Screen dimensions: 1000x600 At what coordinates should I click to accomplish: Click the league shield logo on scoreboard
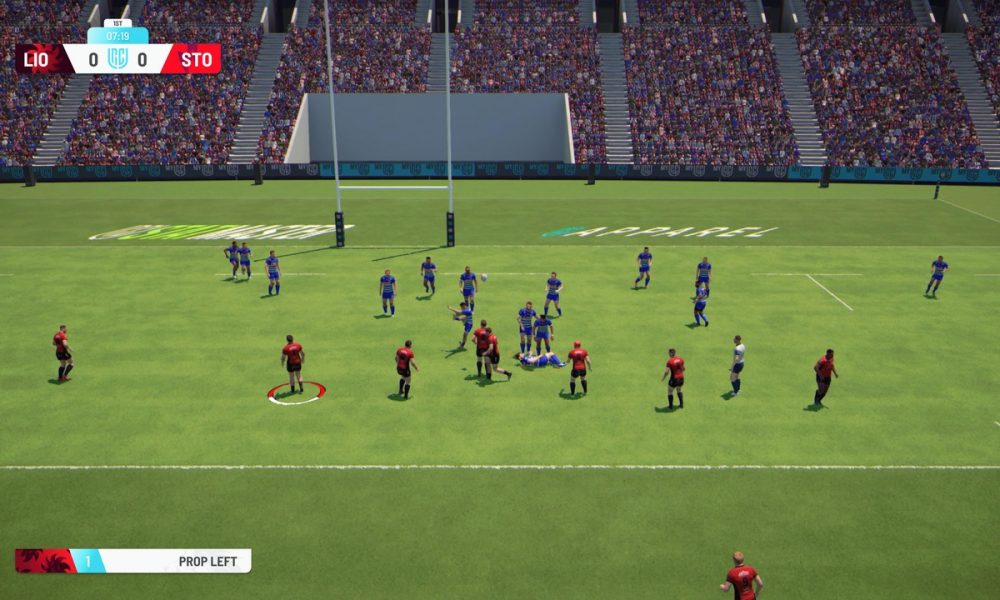(117, 59)
